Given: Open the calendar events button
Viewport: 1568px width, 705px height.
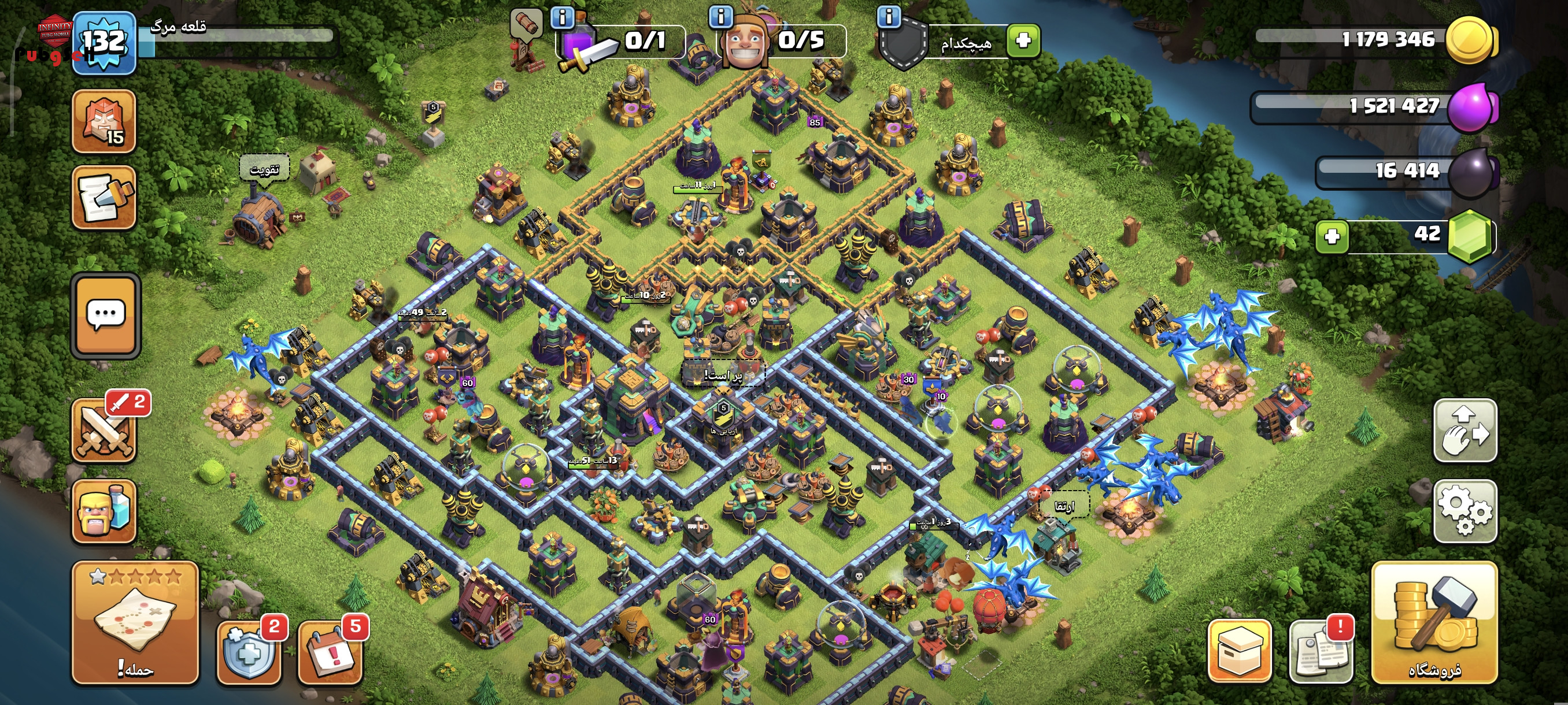Looking at the screenshot, I should click(330, 652).
